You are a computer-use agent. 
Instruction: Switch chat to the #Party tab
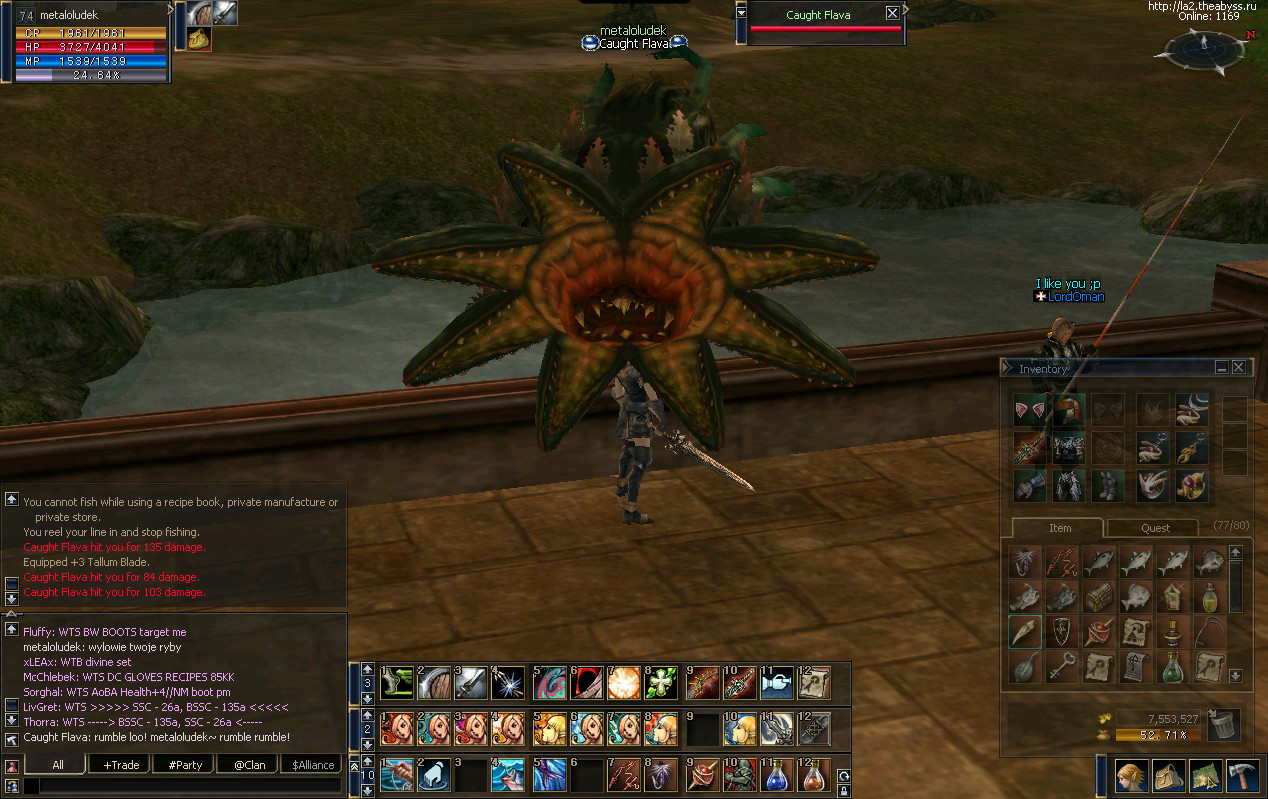(185, 765)
